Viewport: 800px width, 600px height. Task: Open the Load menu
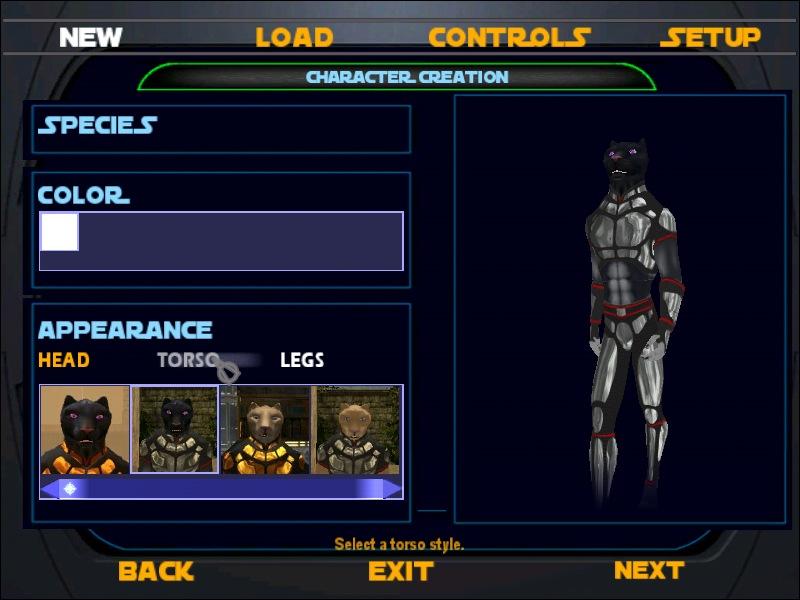(x=294, y=38)
